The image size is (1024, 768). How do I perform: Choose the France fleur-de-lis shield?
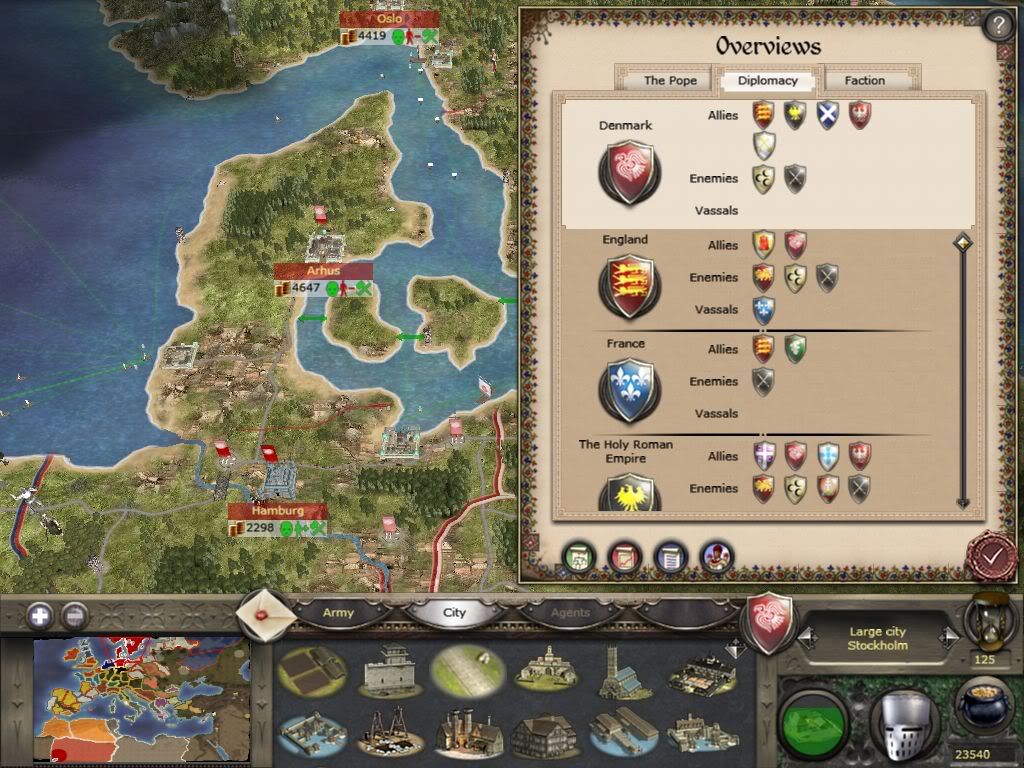(628, 389)
